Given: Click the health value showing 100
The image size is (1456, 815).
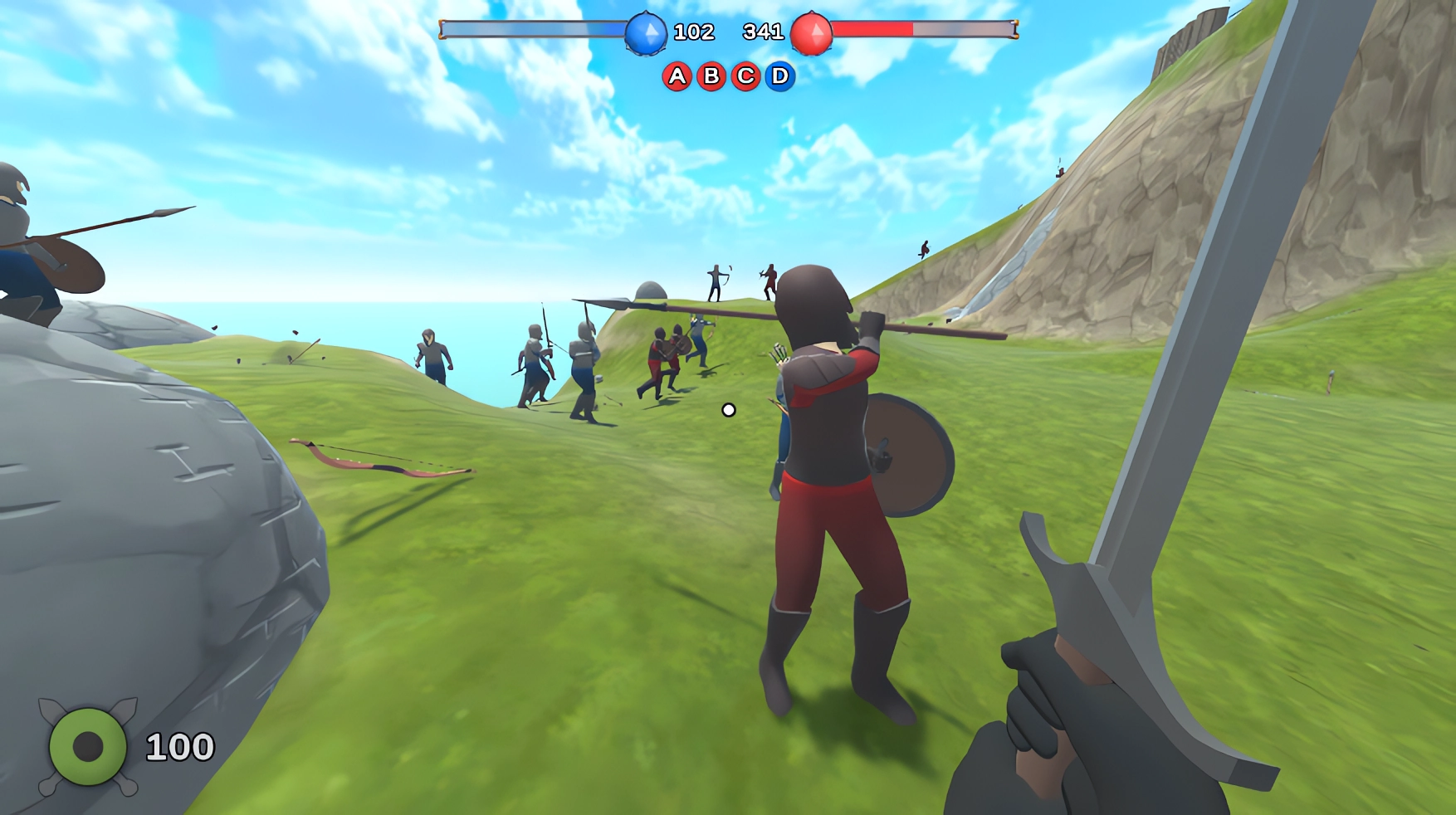Looking at the screenshot, I should [x=178, y=744].
